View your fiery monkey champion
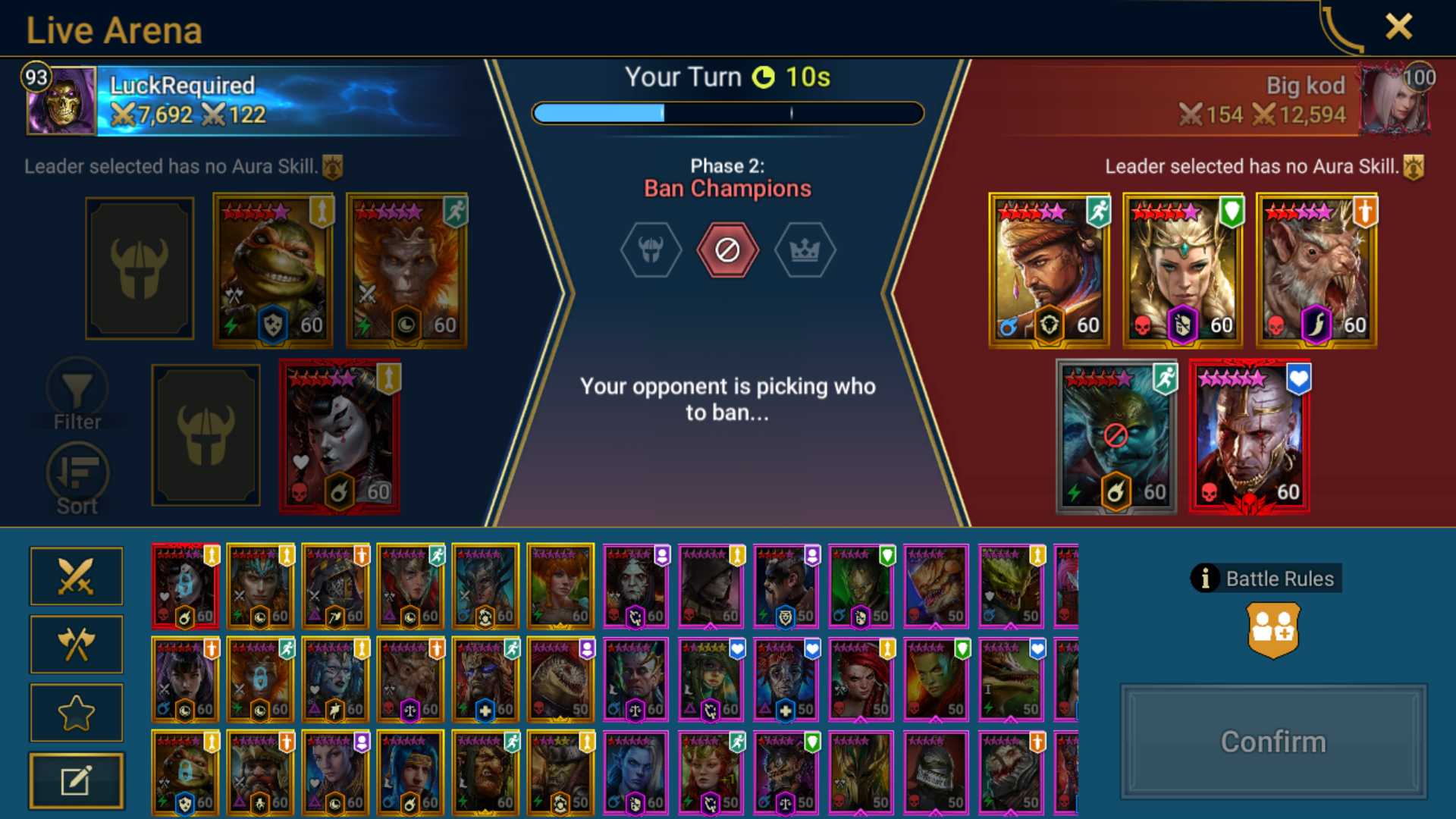The height and width of the screenshot is (819, 1456). tap(406, 271)
